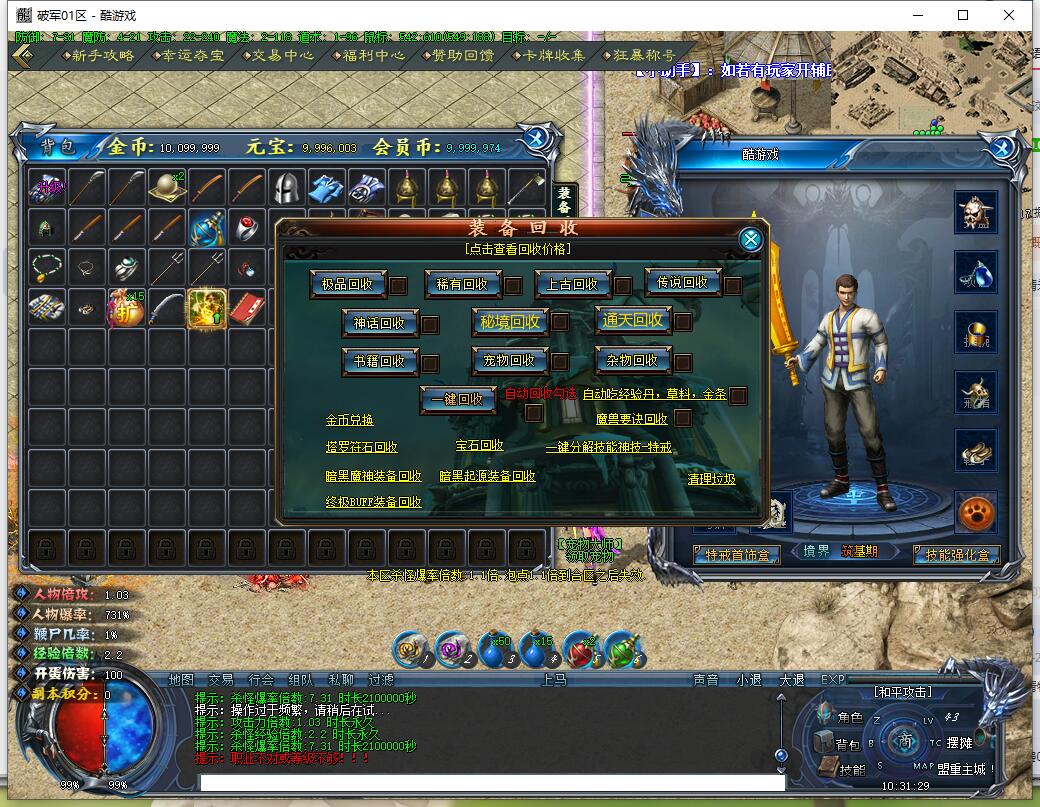Choose 秘境回收 recycling
The height and width of the screenshot is (807, 1040).
[510, 322]
